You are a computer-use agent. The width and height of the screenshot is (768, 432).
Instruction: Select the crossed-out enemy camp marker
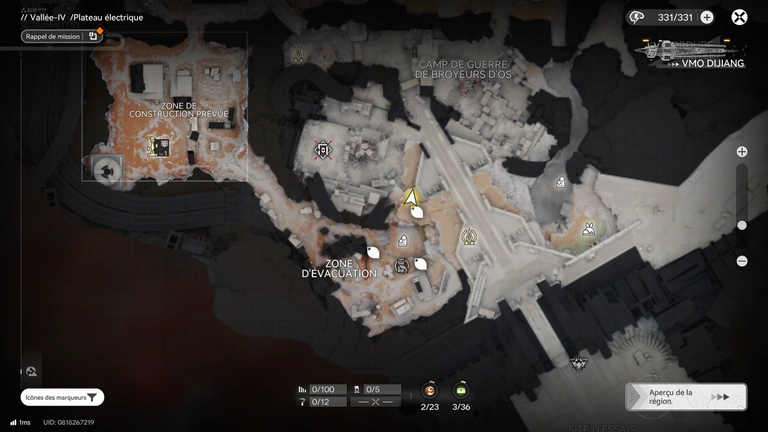[x=322, y=150]
